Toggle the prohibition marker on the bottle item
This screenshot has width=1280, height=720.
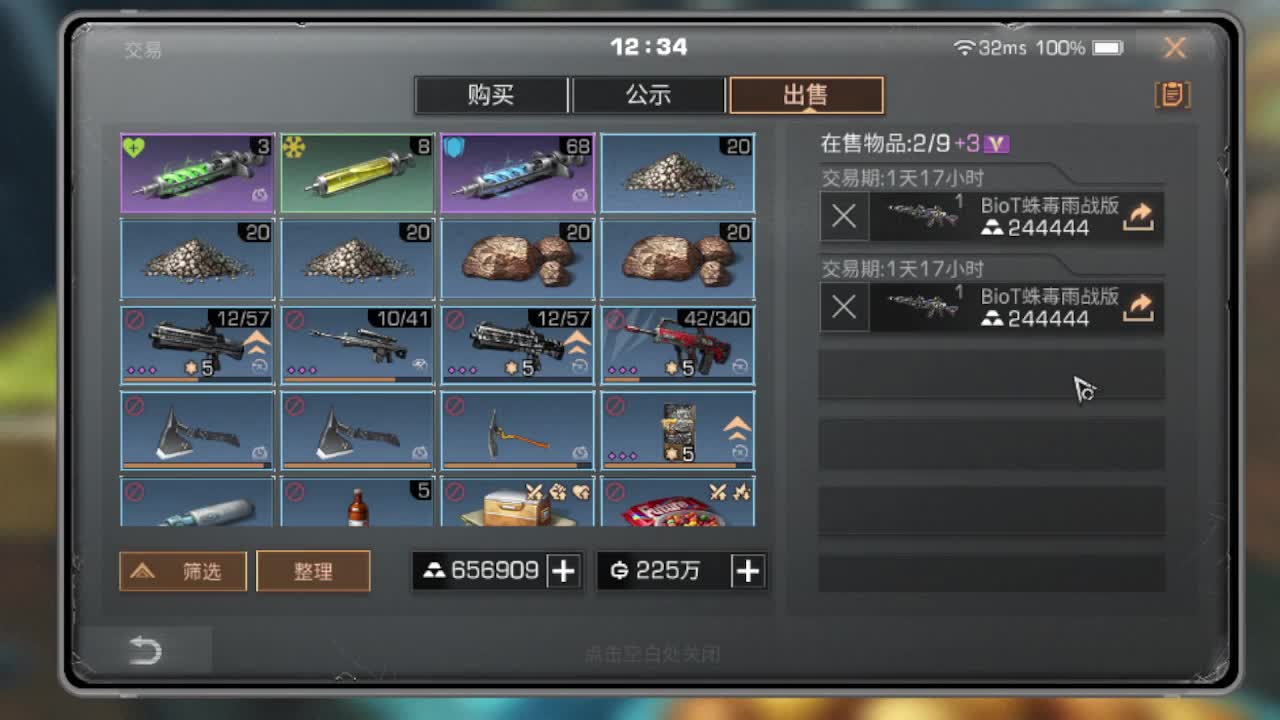click(x=295, y=491)
